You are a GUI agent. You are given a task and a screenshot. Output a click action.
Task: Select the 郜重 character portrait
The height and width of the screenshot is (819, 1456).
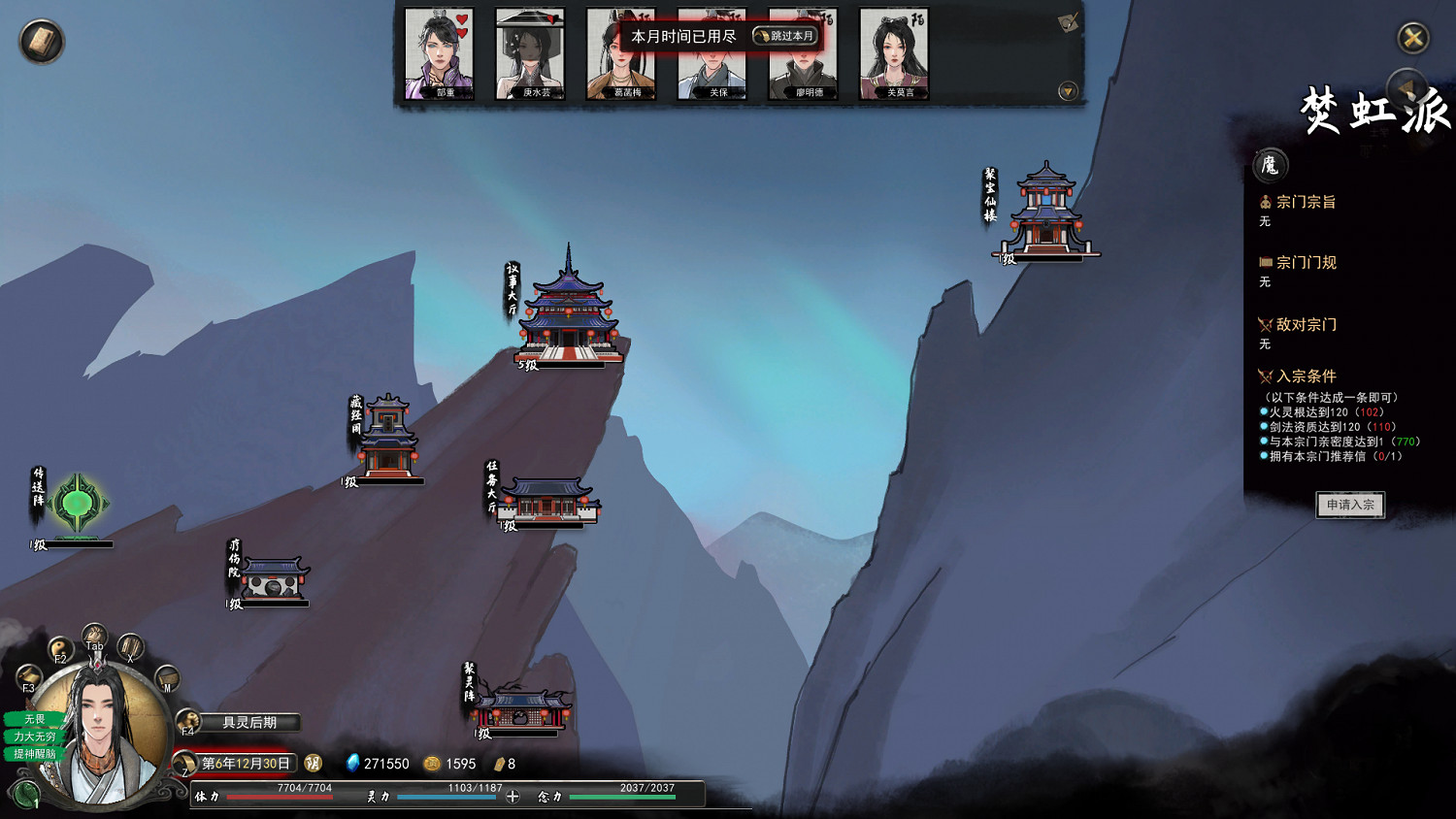coord(439,52)
